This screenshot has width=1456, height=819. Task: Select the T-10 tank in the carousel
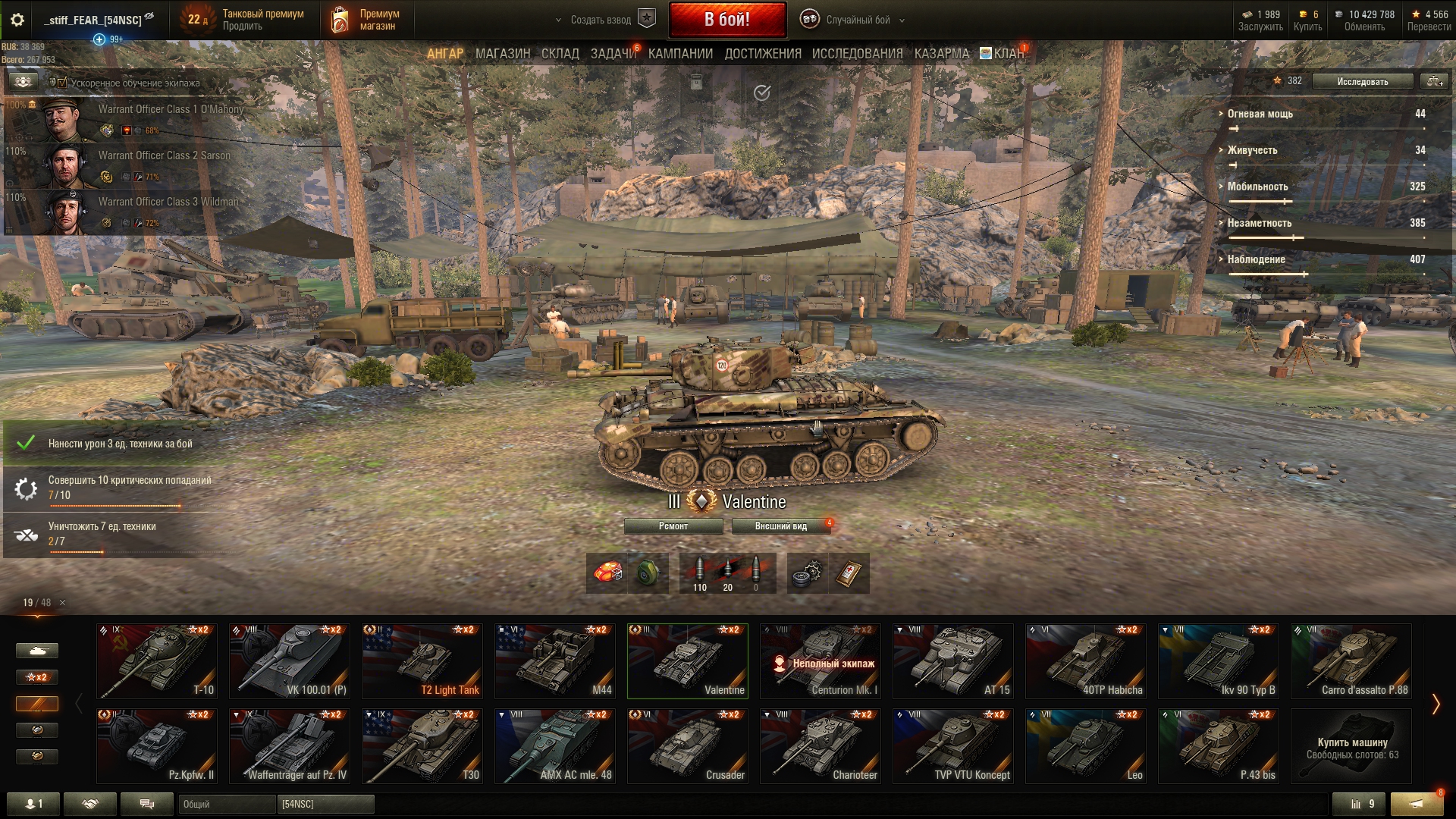[x=156, y=661]
